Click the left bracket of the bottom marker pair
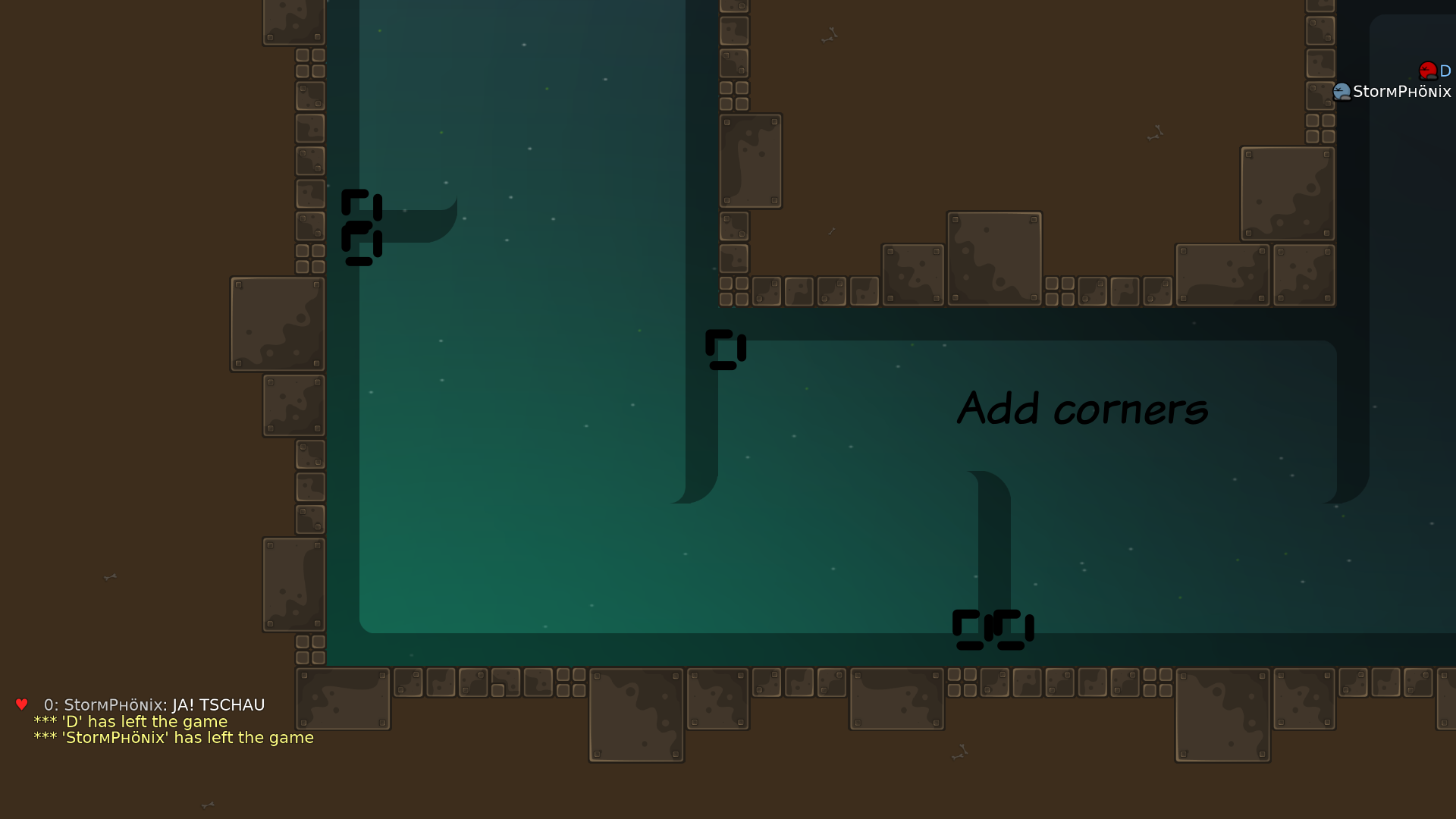Screen dimensions: 1456x819 pos(971,628)
